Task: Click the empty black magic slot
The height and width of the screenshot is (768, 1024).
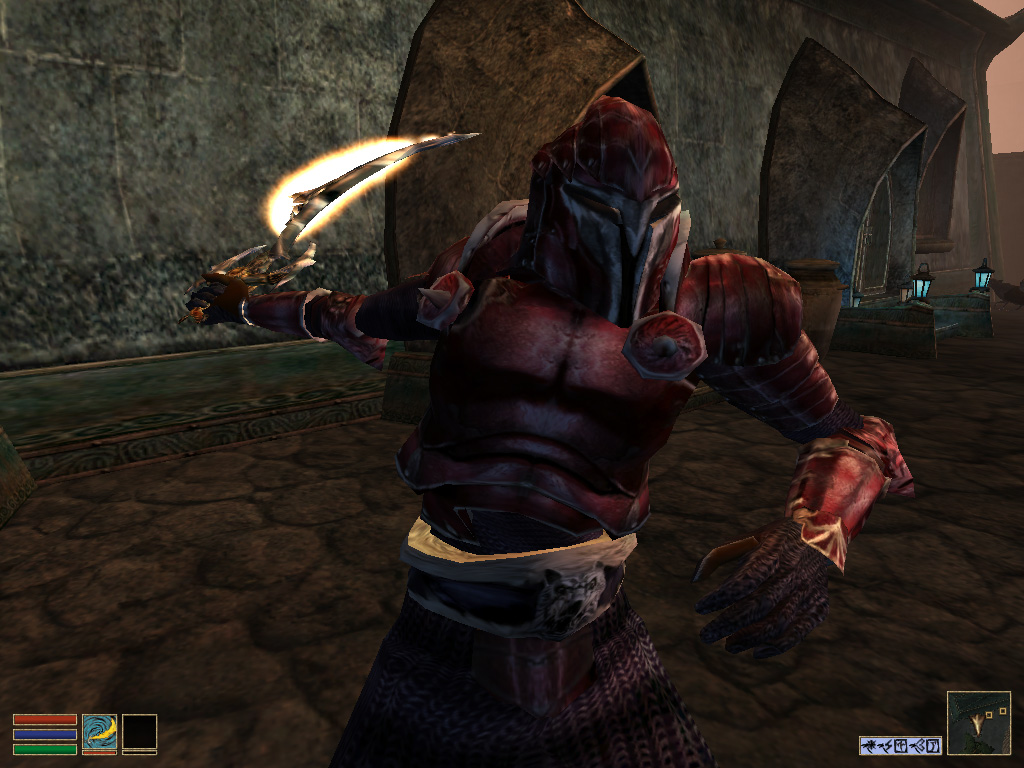Action: [x=139, y=731]
